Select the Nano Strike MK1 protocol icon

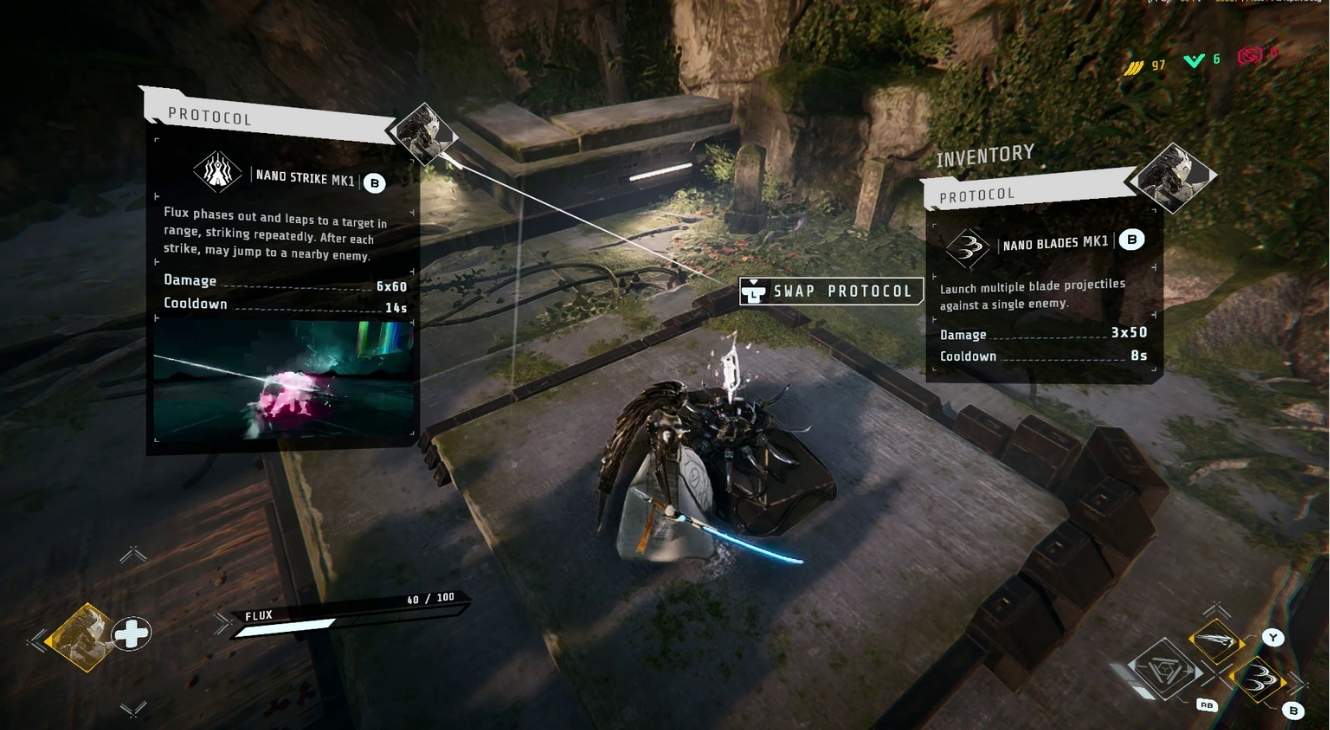pyautogui.click(x=217, y=172)
